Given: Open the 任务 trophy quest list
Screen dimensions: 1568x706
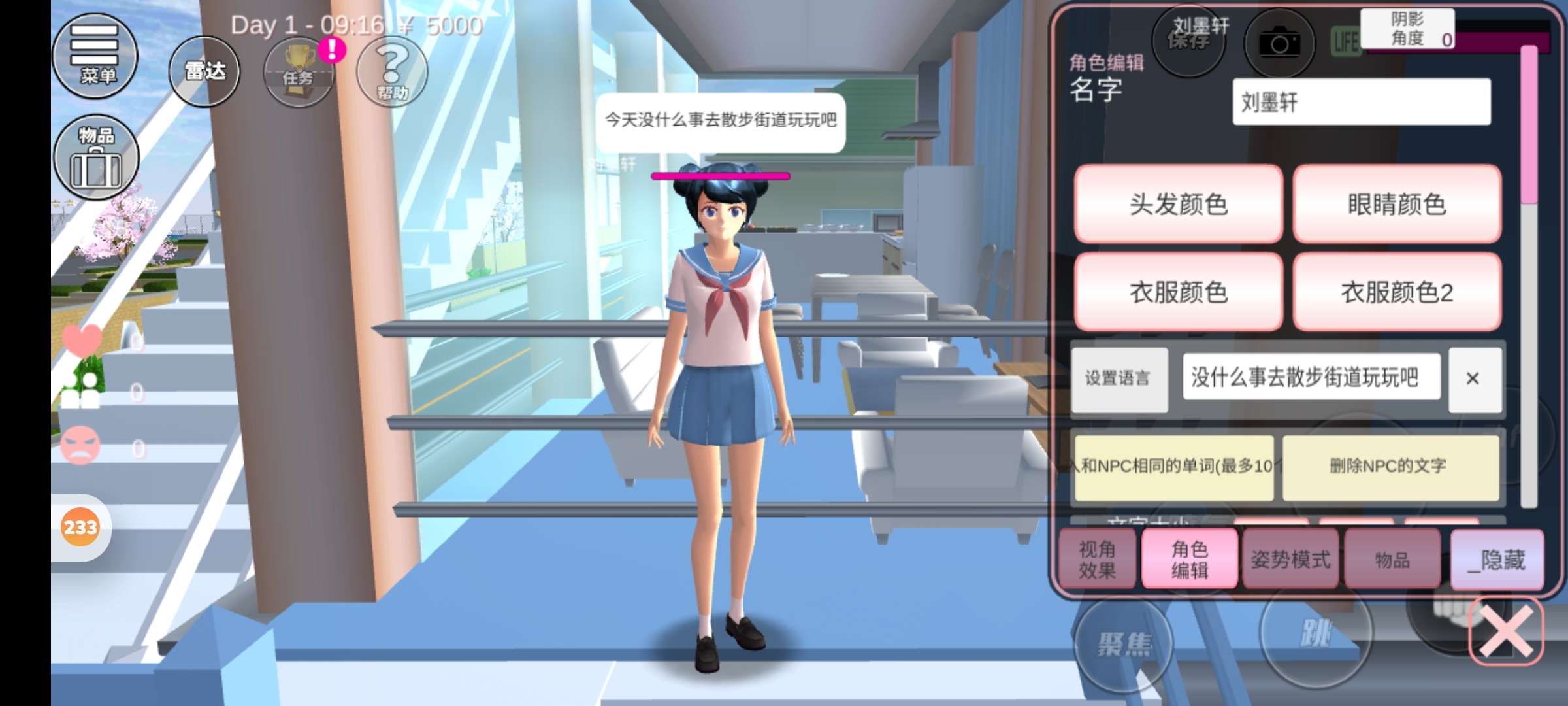Looking at the screenshot, I should tap(299, 72).
